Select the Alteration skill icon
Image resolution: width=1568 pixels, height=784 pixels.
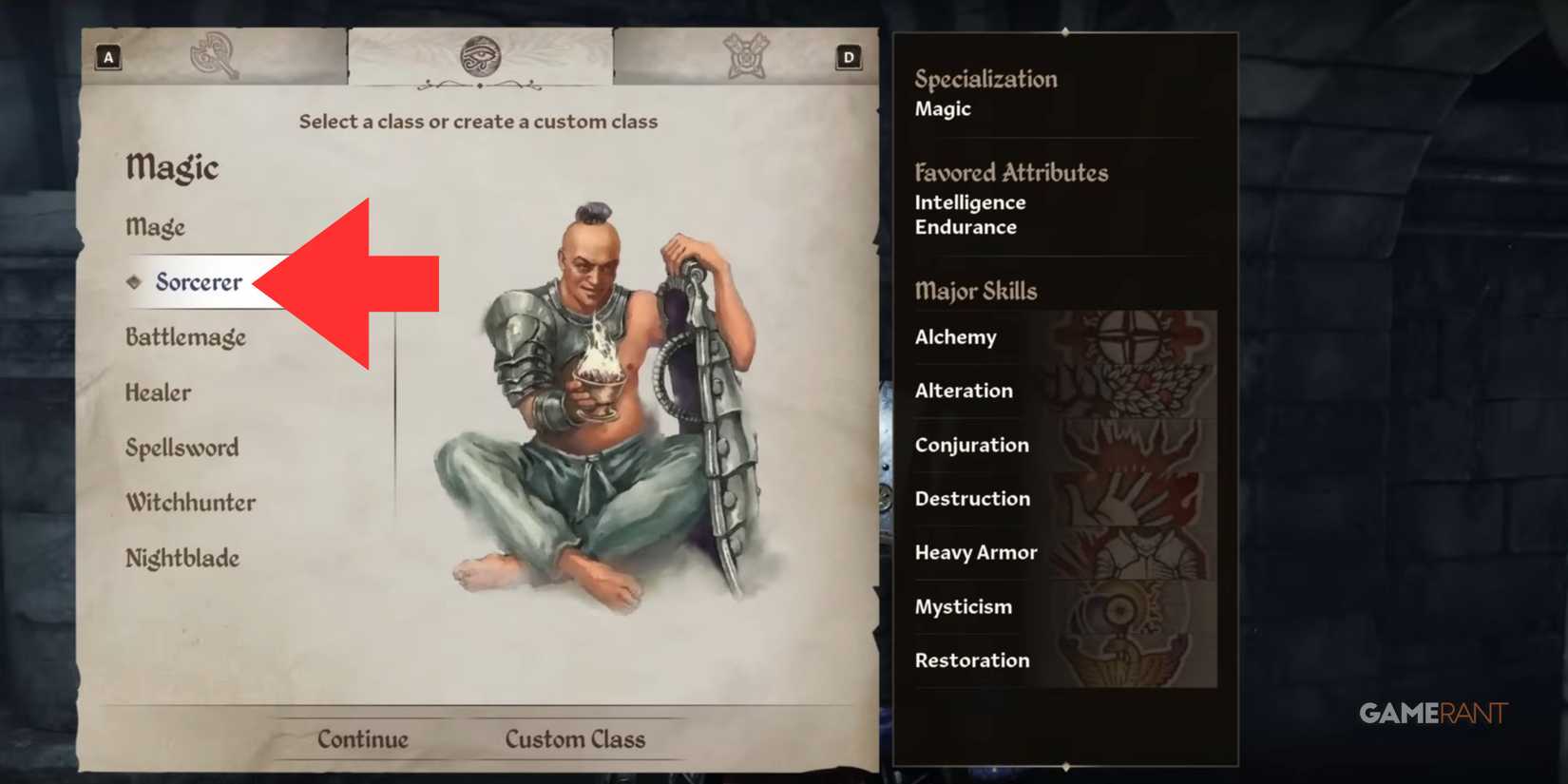coord(1131,391)
